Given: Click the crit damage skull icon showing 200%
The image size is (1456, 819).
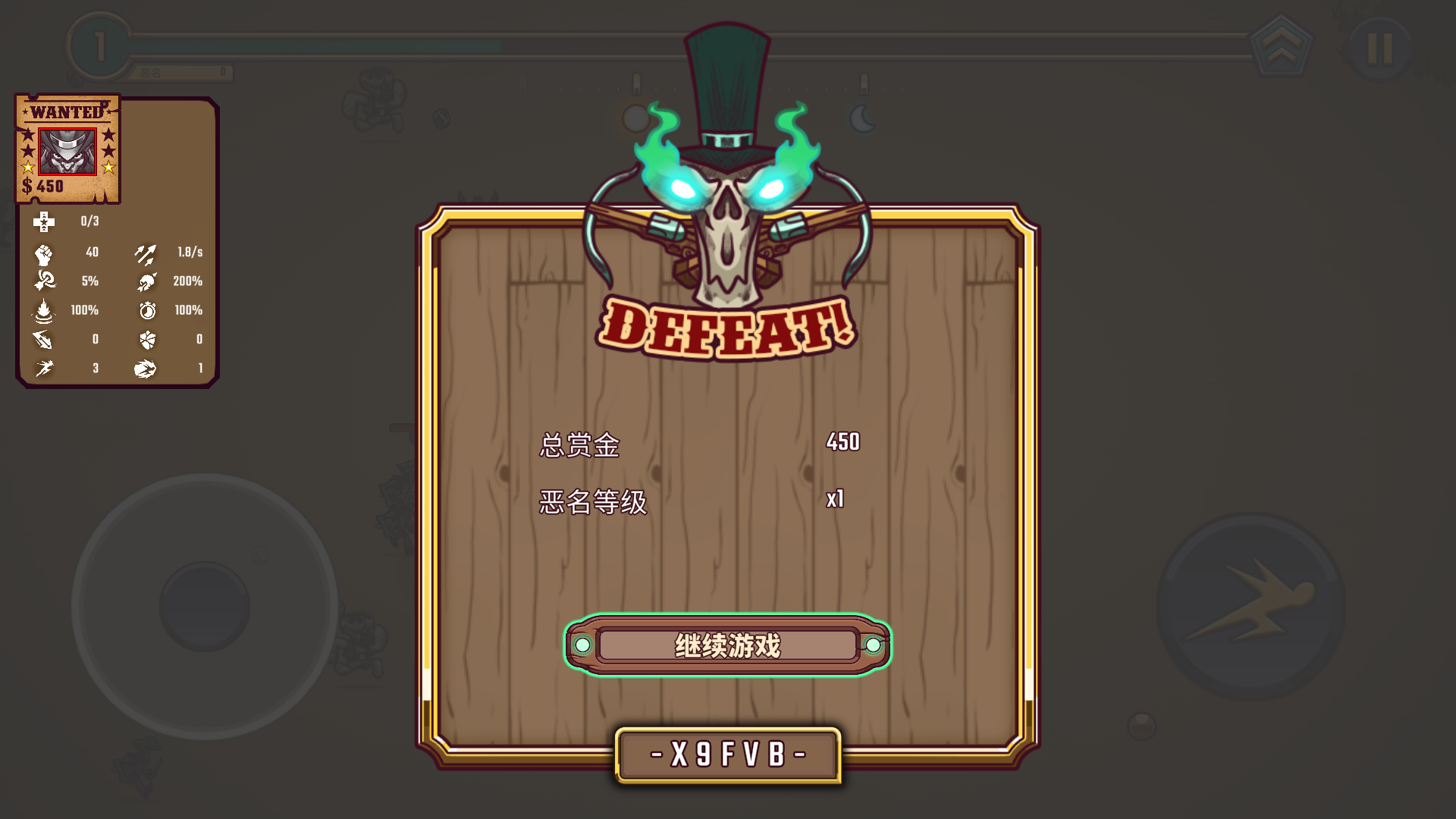Looking at the screenshot, I should [149, 281].
